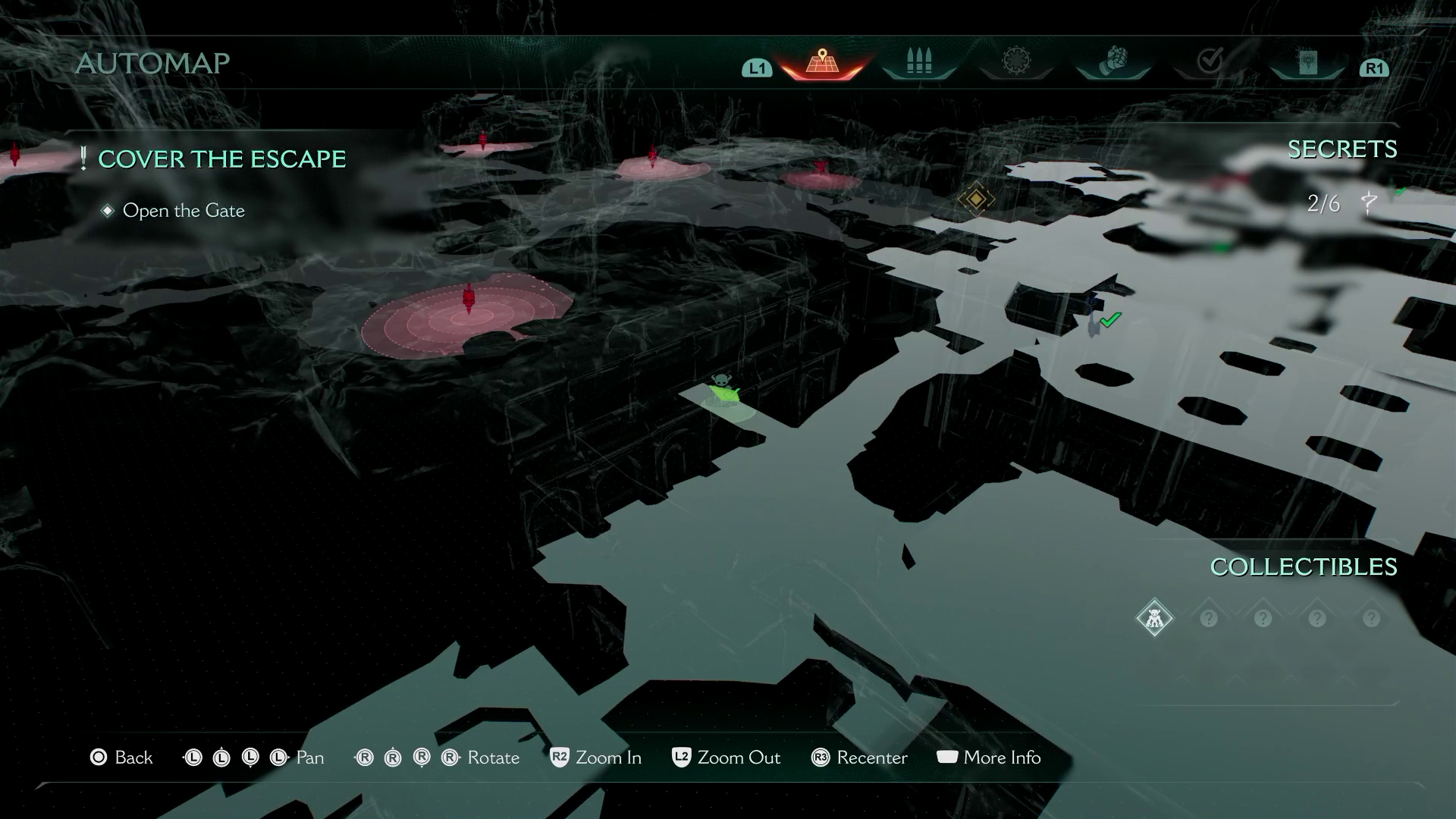
Task: Select the Open the Gate objective diamond
Action: click(x=108, y=211)
